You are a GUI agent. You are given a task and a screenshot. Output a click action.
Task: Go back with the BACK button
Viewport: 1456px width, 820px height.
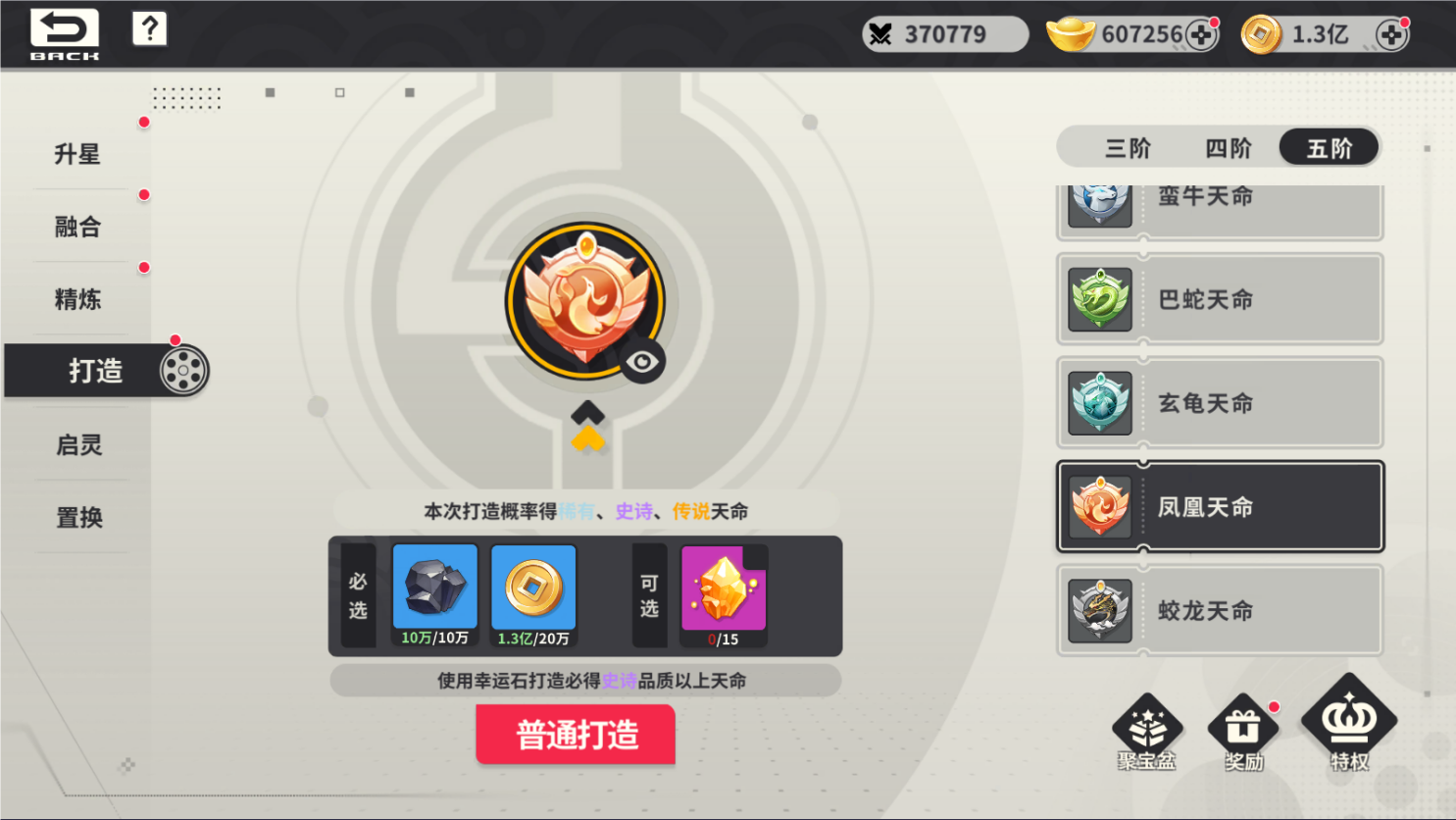coord(65,33)
